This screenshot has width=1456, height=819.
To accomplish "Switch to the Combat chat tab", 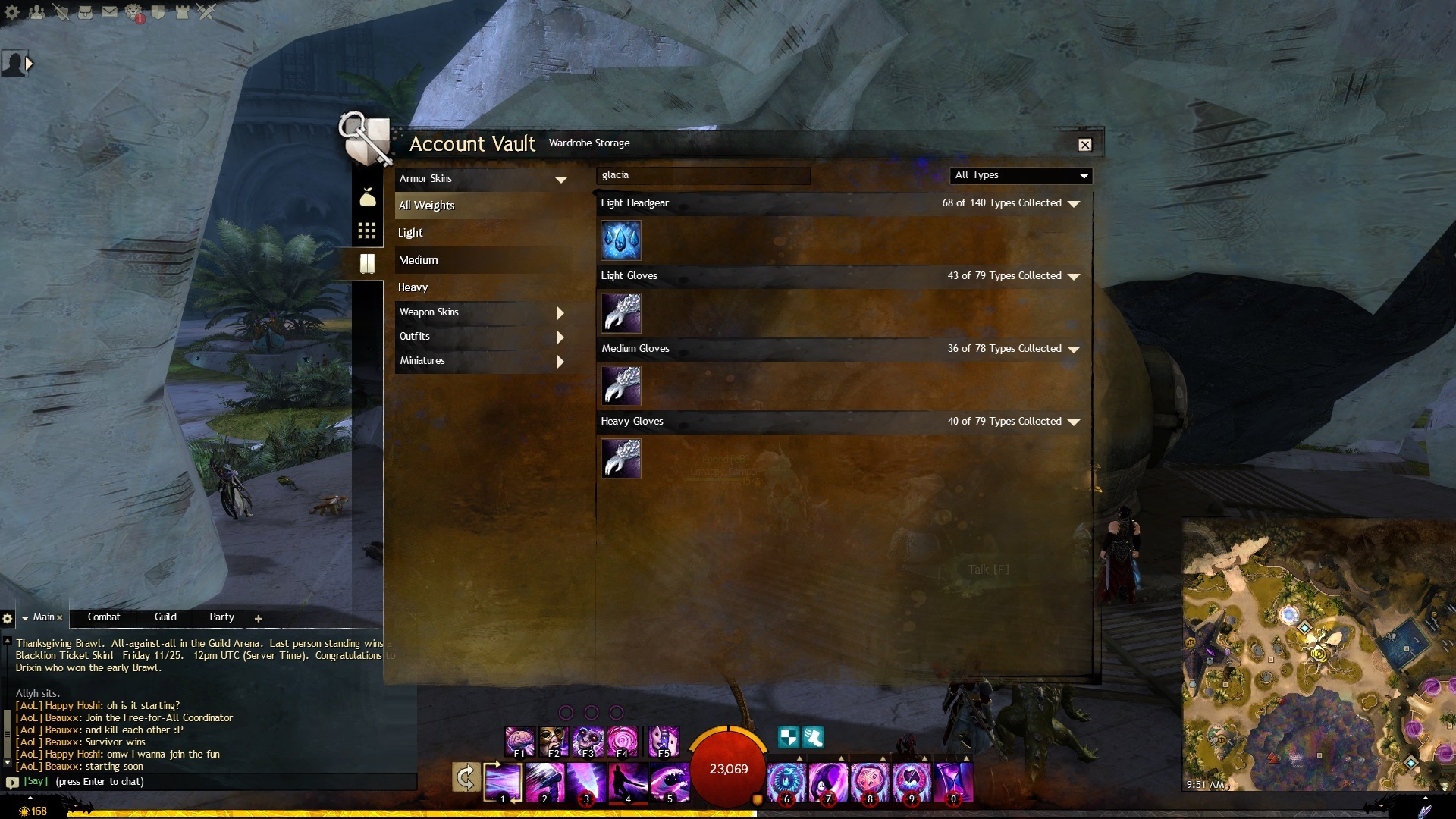I will coord(104,617).
